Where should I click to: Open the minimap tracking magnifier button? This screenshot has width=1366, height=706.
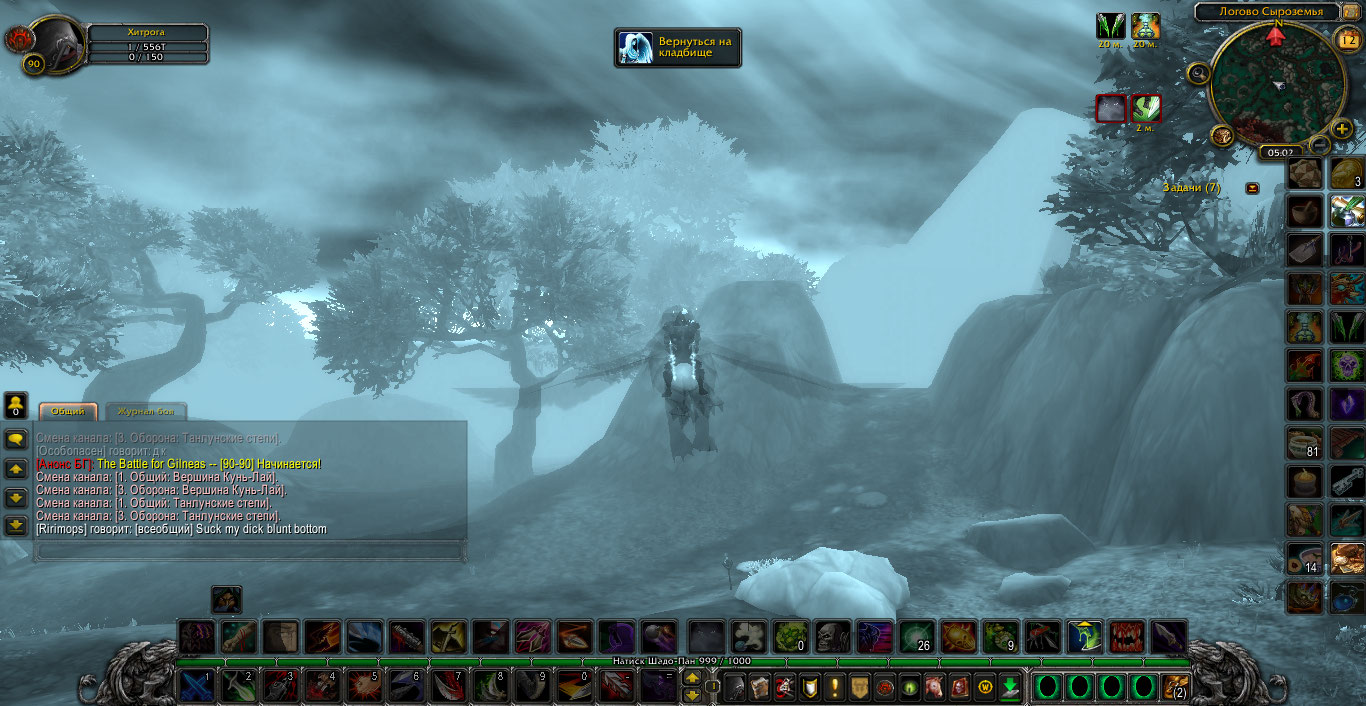pyautogui.click(x=1198, y=72)
